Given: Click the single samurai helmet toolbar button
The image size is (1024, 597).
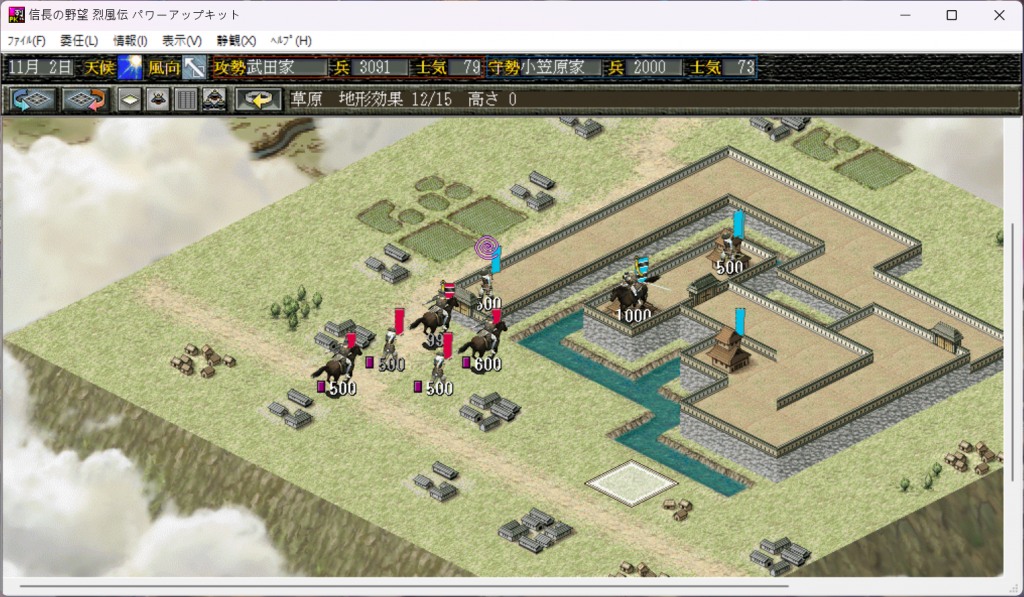Looking at the screenshot, I should click(157, 99).
